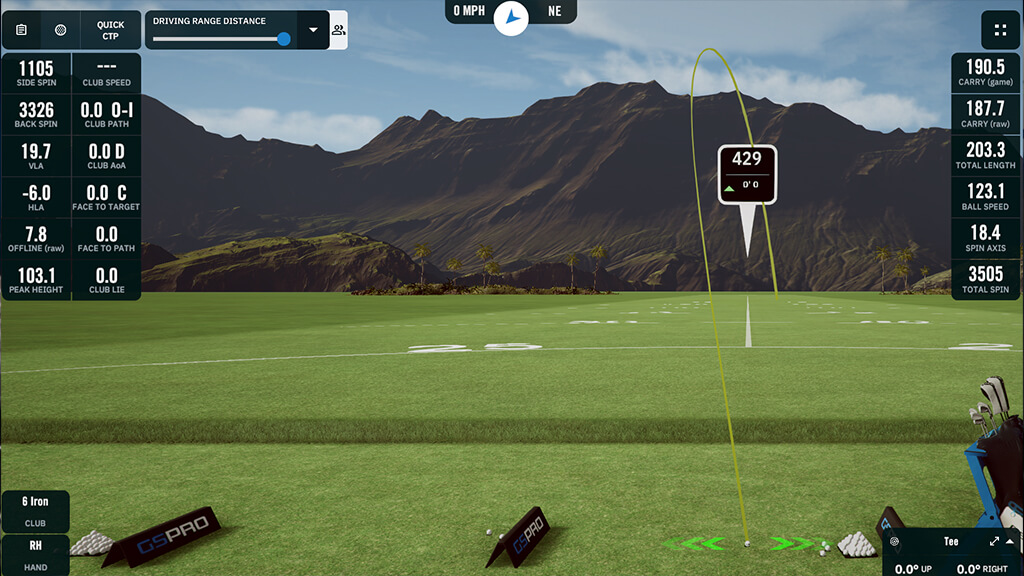The image size is (1024, 576).
Task: Adjust the Driving Range Distance slider handle
Action: point(284,39)
